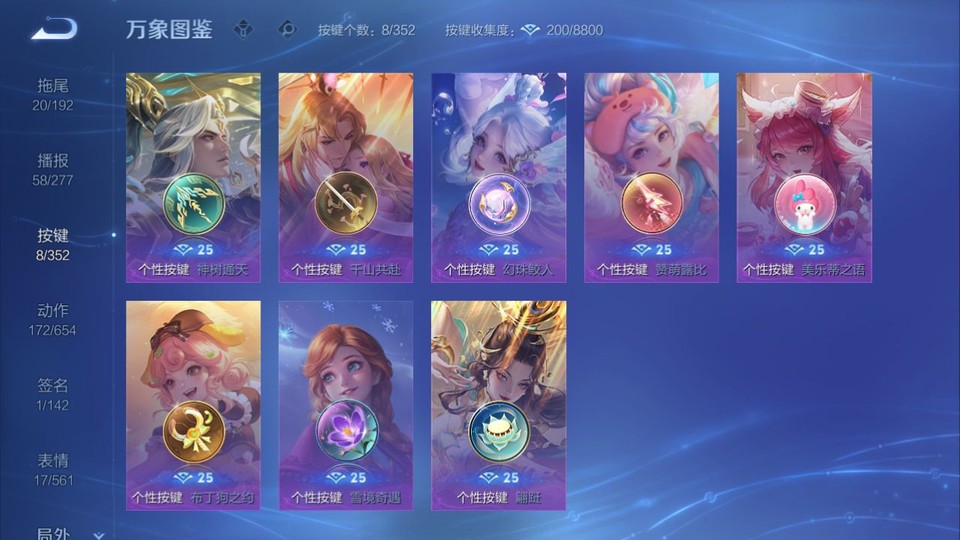This screenshot has height=540, width=960.
Task: Select the 赞萌露比 button skin card
Action: [652, 177]
